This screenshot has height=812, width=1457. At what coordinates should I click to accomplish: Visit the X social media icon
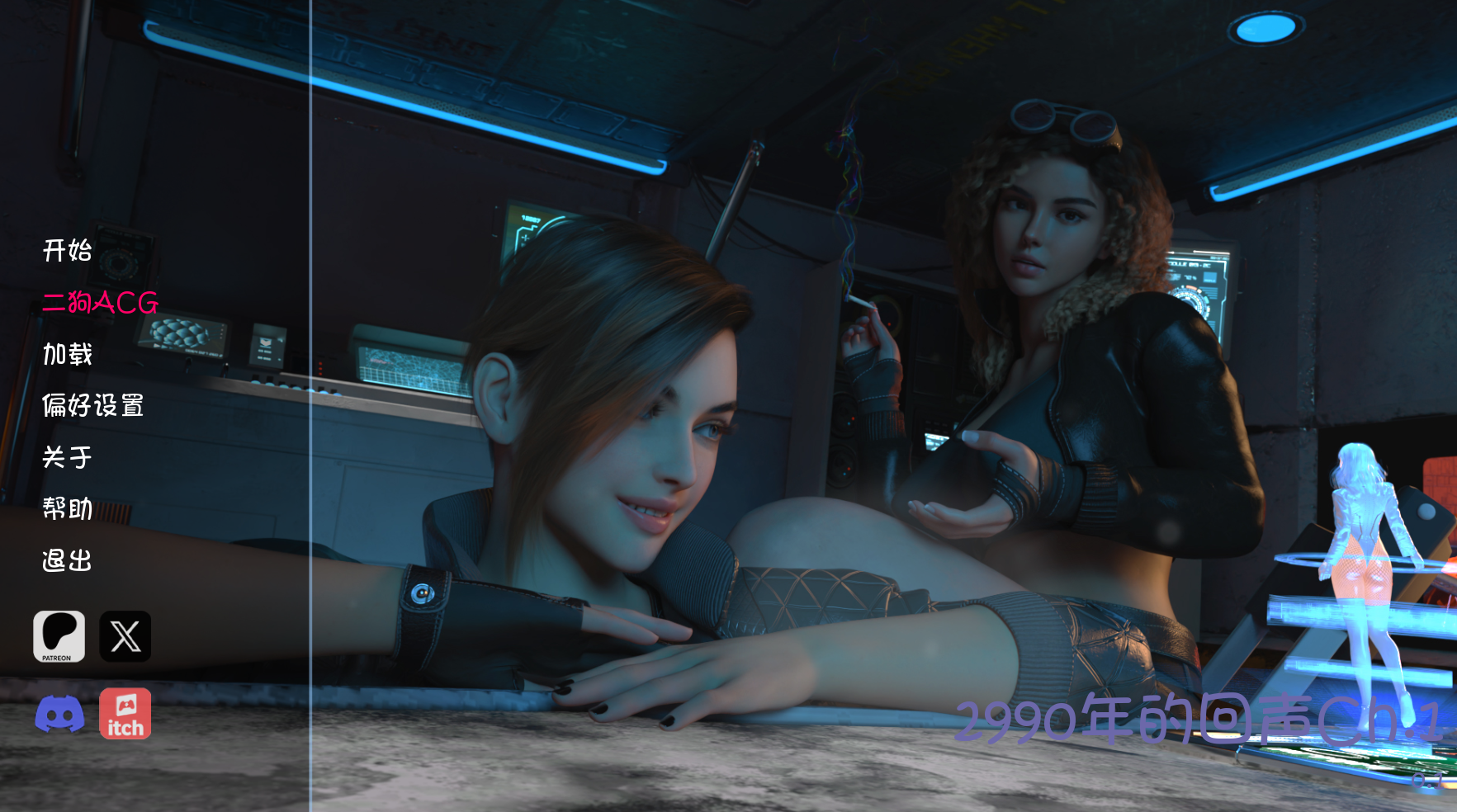coord(125,636)
